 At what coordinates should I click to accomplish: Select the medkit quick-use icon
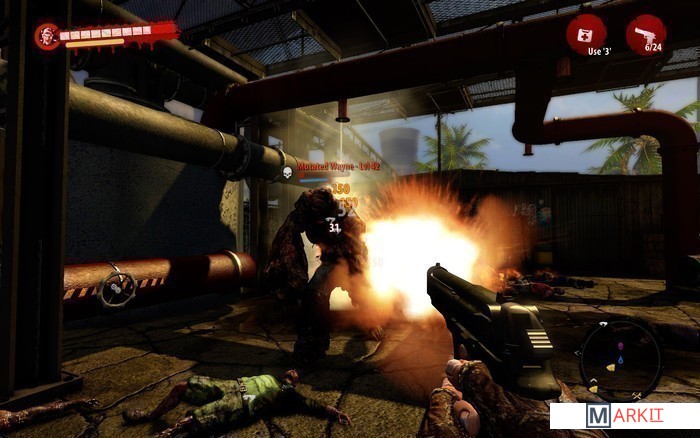(585, 33)
